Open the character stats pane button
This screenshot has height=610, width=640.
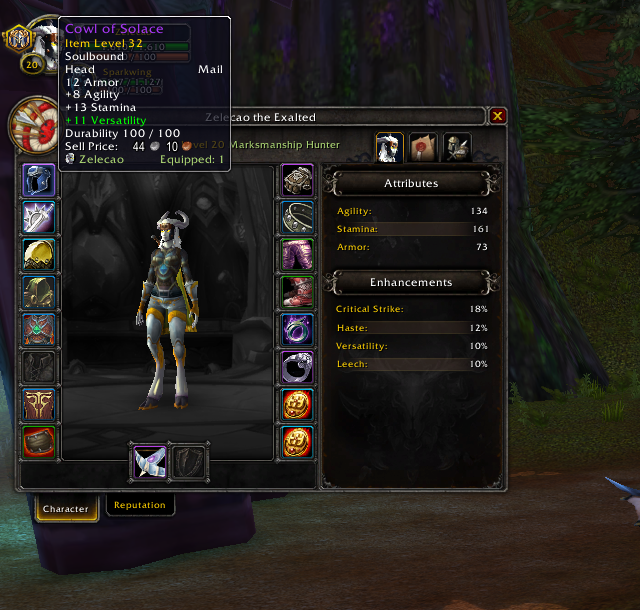[389, 148]
